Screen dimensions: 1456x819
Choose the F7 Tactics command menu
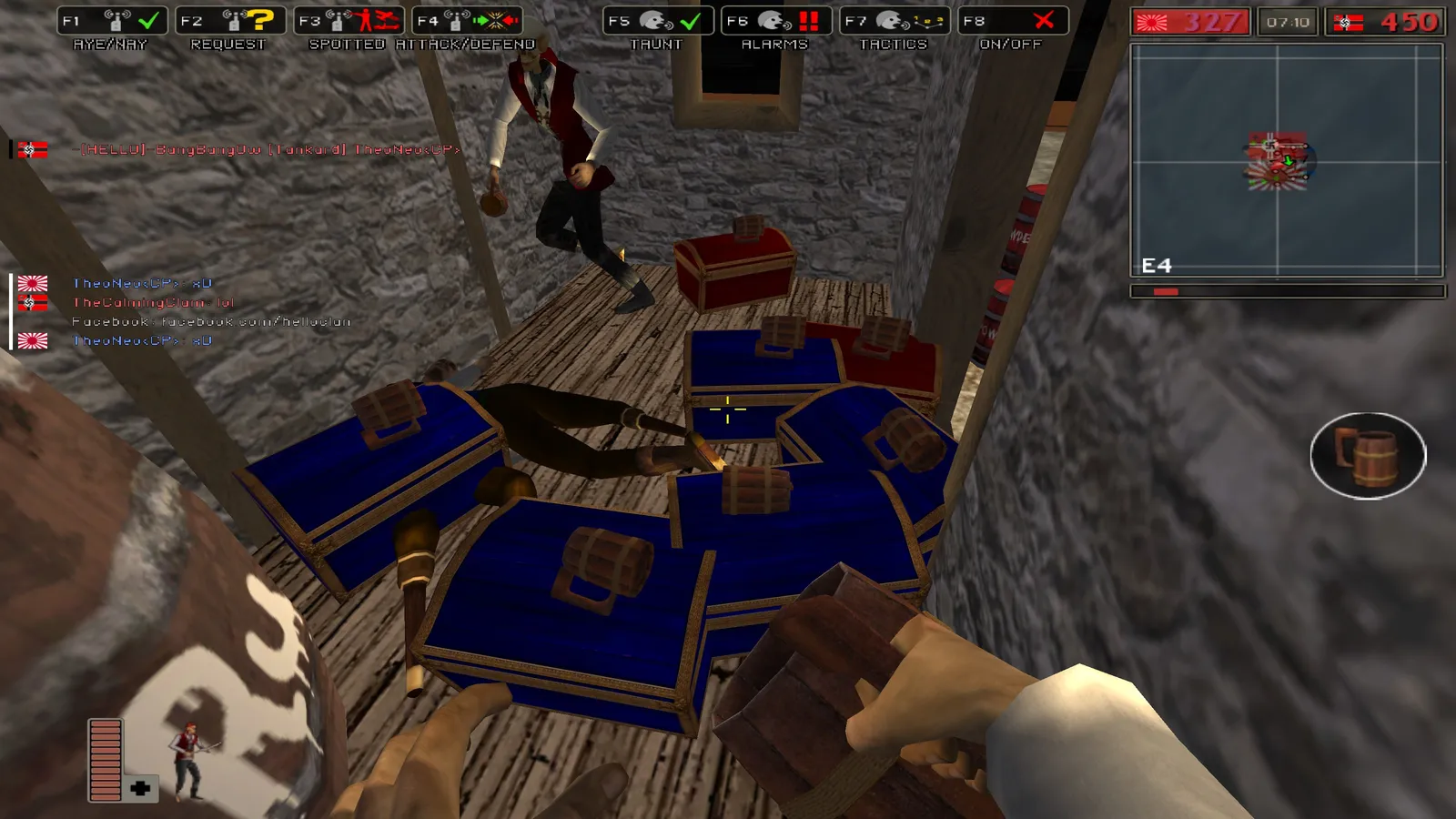[x=895, y=21]
